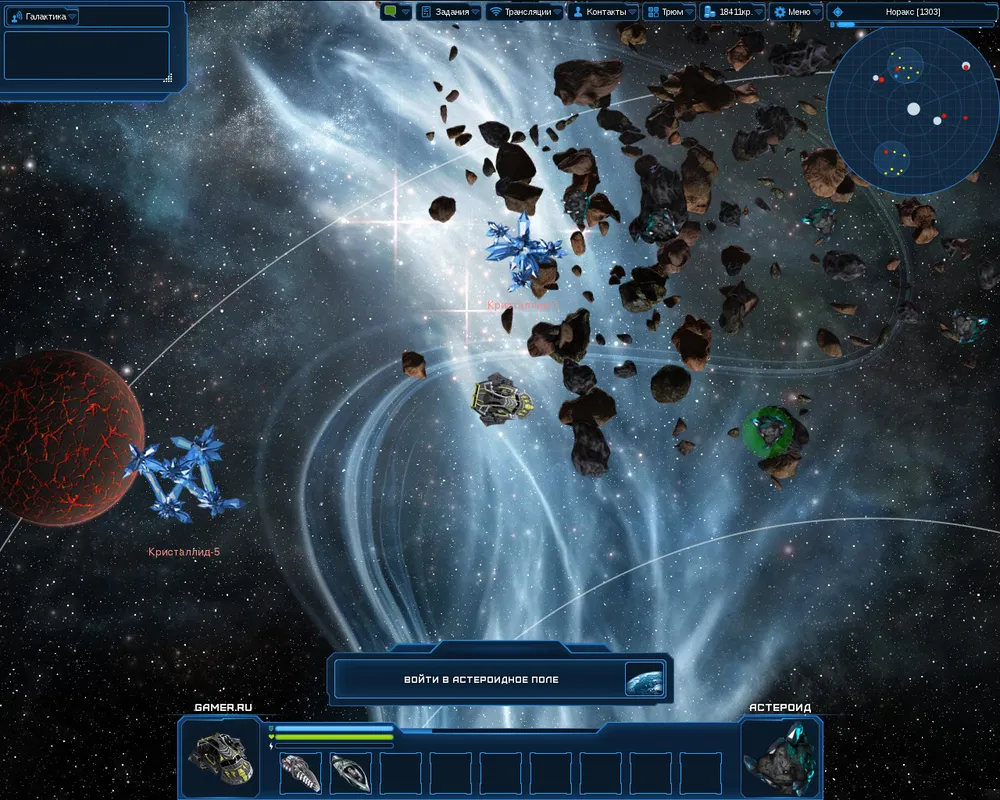
Task: Click the Астероид target portrait
Action: 781,757
